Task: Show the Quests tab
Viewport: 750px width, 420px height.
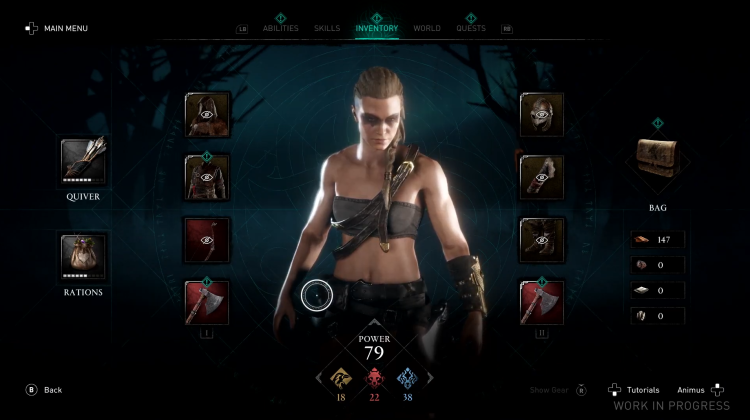Action: point(471,28)
